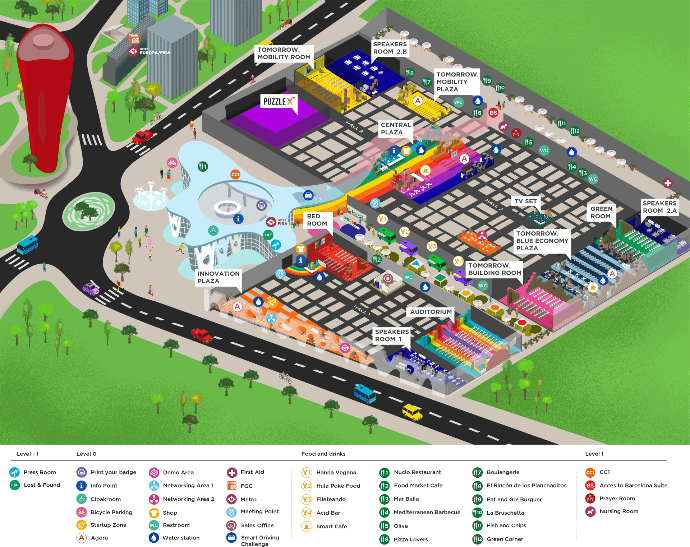The image size is (690, 547).
Task: Choose the Speakers Room 2.A label
Action: pyautogui.click(x=659, y=207)
